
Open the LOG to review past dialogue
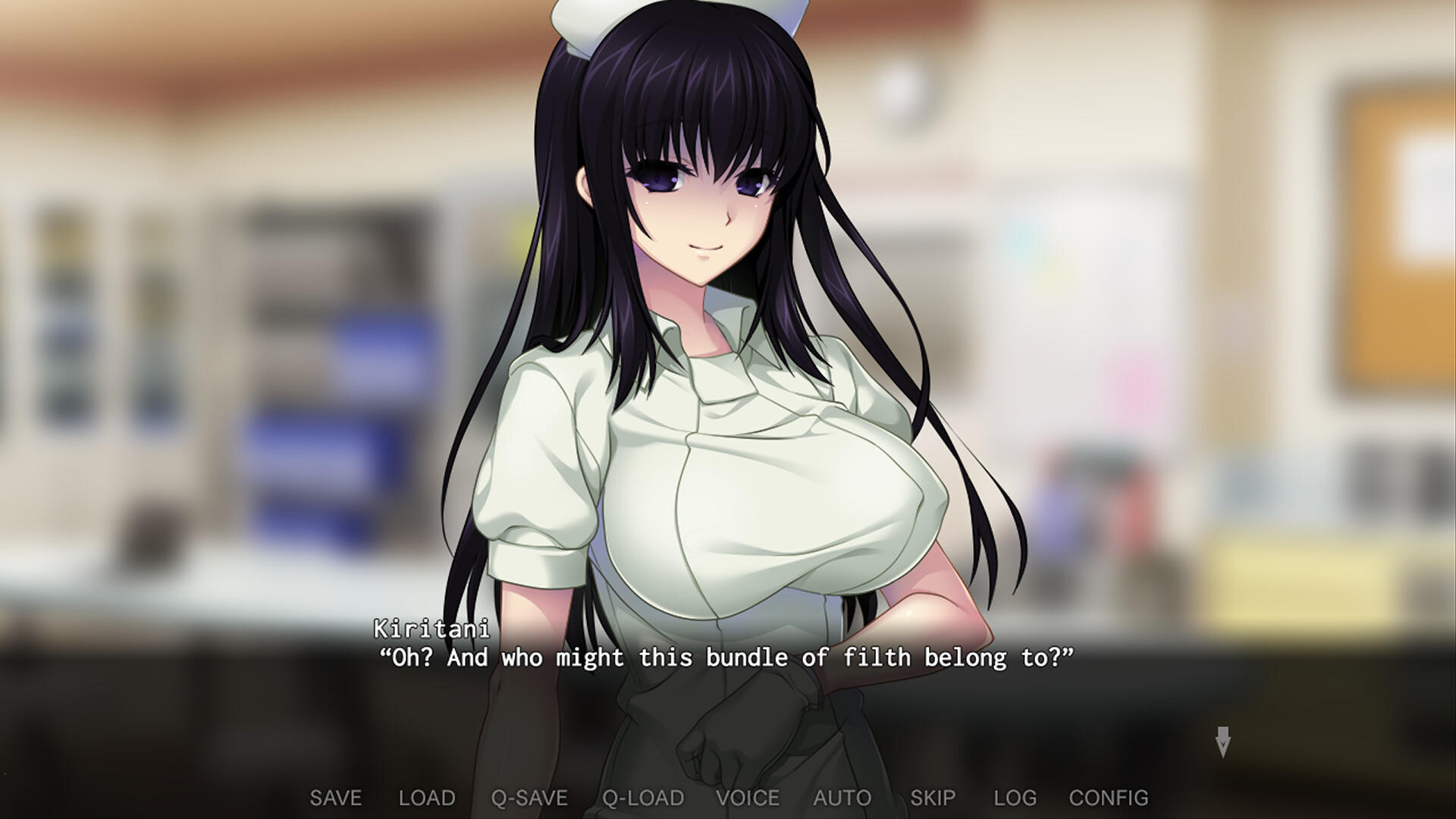(1016, 798)
